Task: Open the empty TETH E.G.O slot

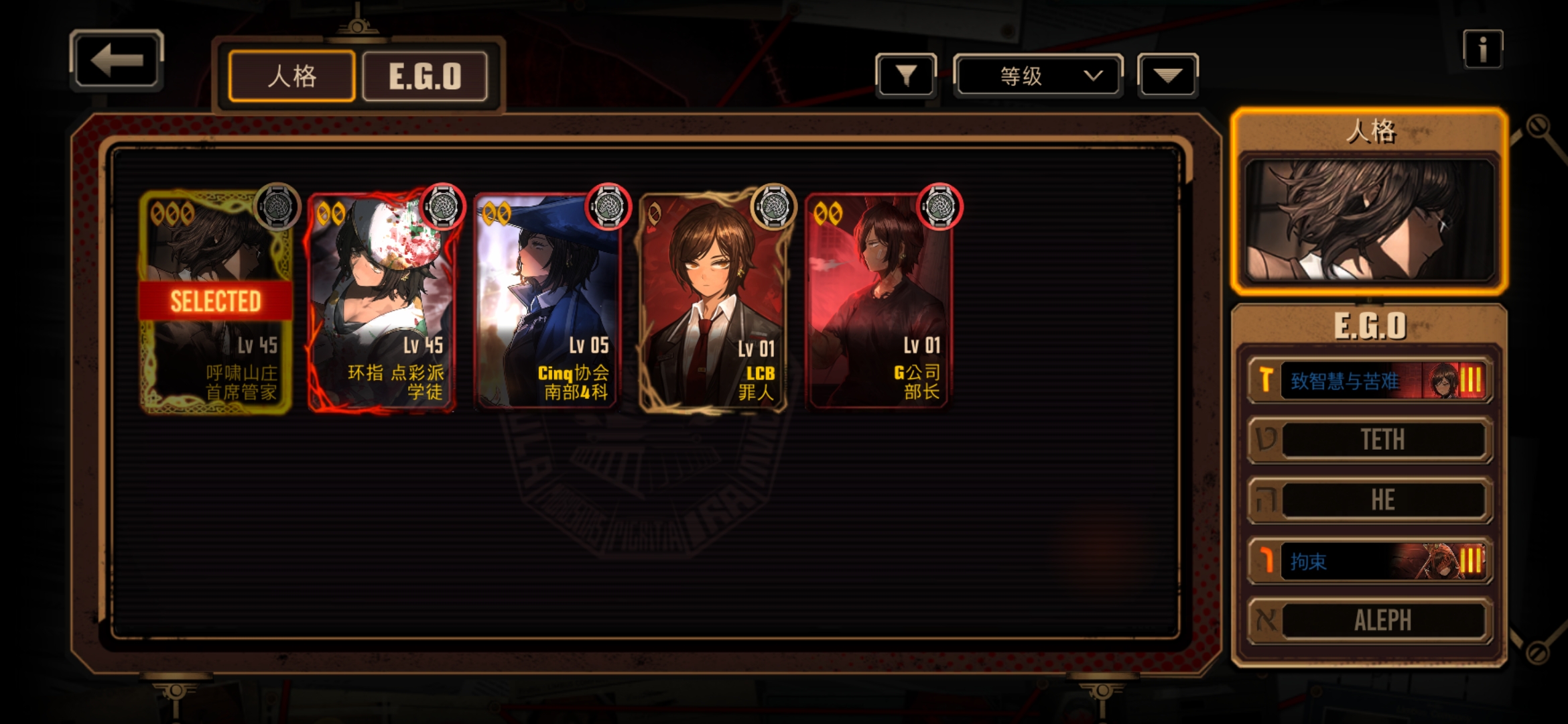Action: [x=1370, y=440]
